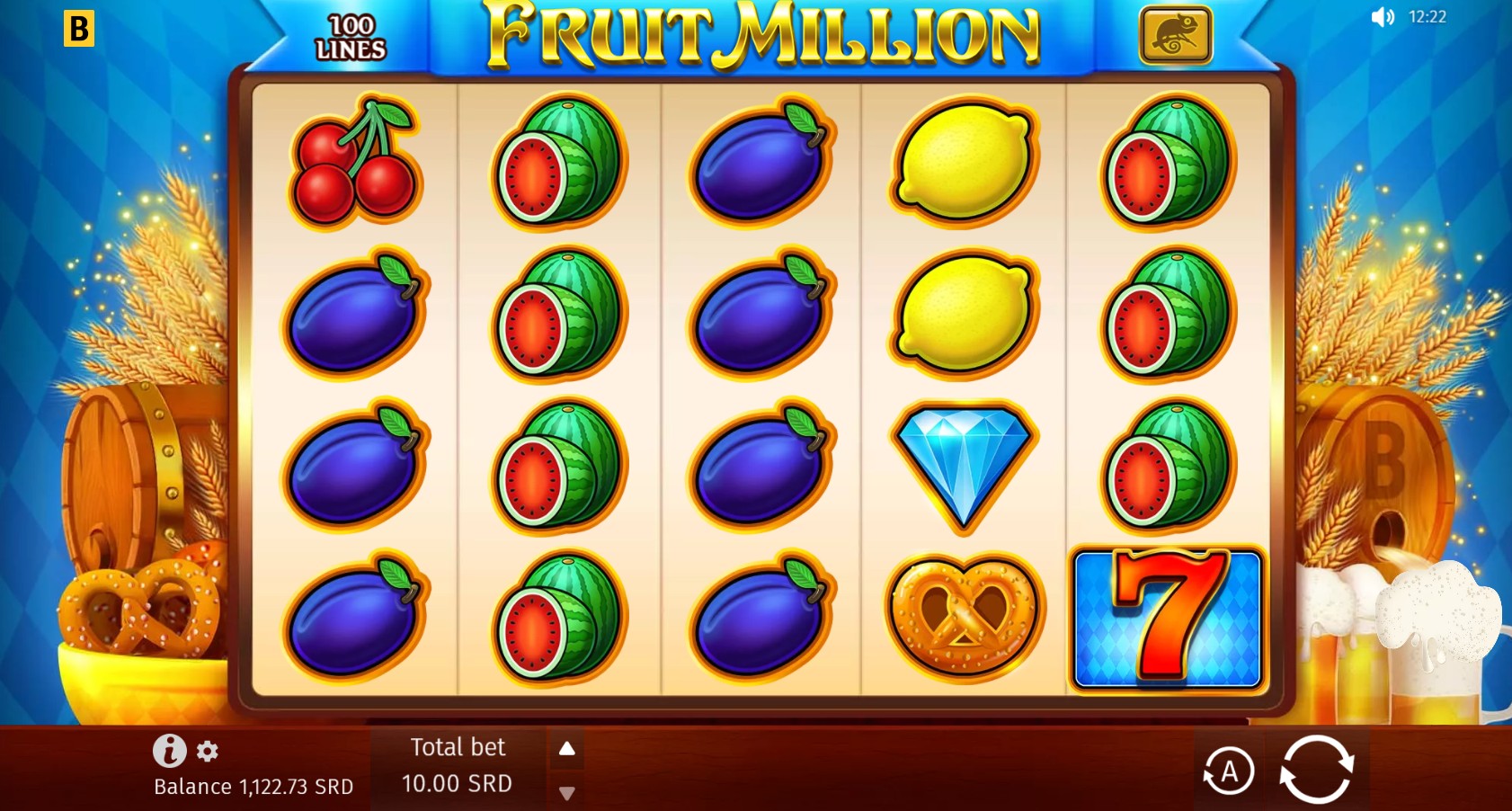The height and width of the screenshot is (811, 1512).
Task: Click the B logo in the top-left corner
Action: click(80, 27)
